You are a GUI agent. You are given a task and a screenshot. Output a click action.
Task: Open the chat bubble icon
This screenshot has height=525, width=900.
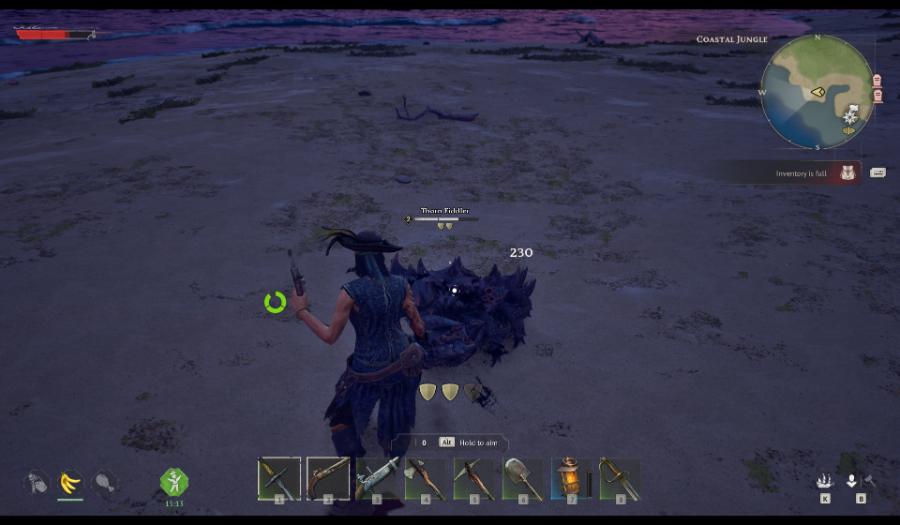click(x=878, y=173)
